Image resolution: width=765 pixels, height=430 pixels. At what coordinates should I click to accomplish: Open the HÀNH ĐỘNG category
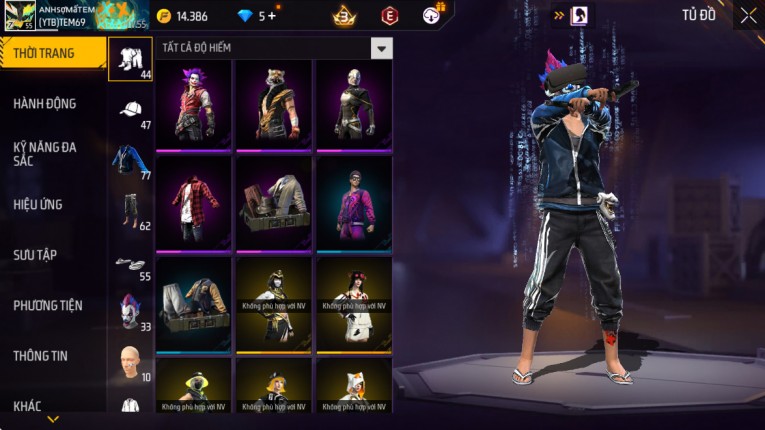click(45, 104)
